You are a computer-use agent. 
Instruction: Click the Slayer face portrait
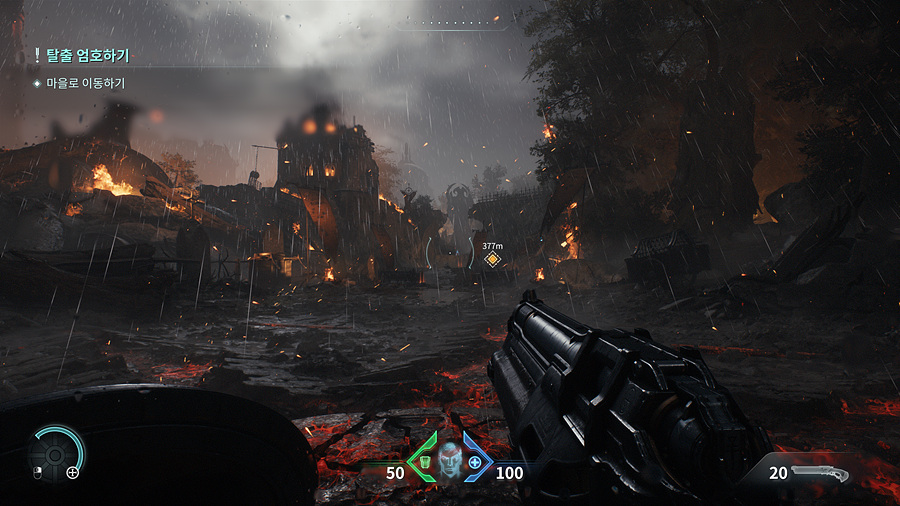click(449, 461)
